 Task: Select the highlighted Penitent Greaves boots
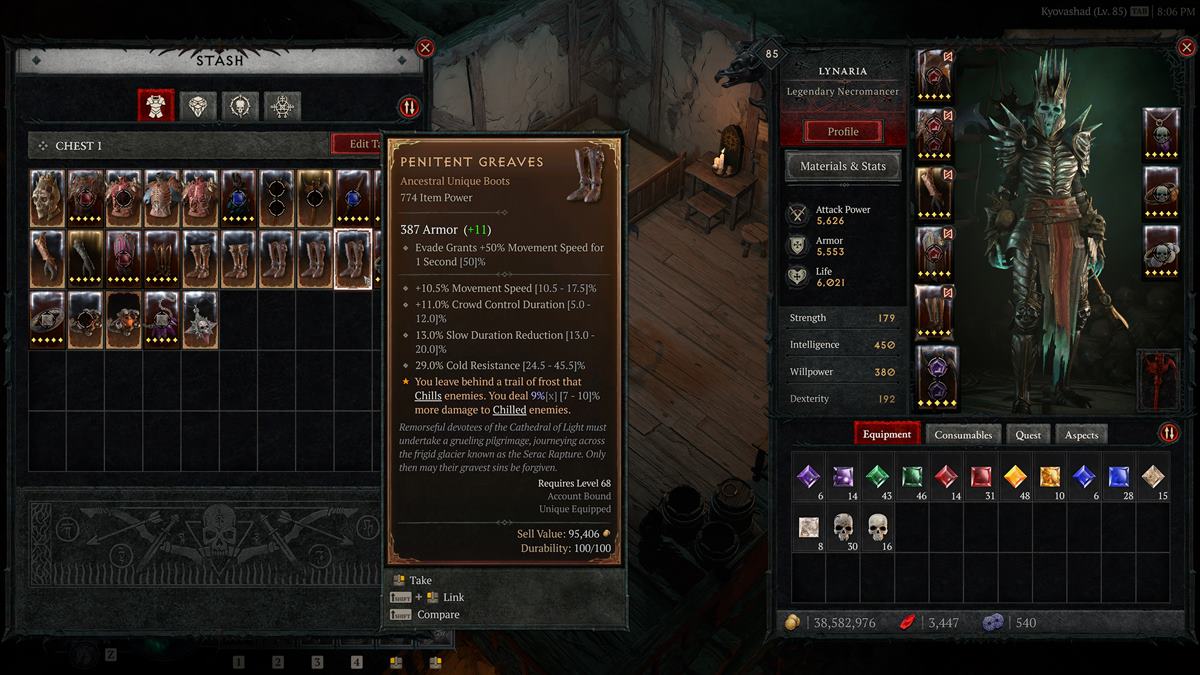(352, 258)
